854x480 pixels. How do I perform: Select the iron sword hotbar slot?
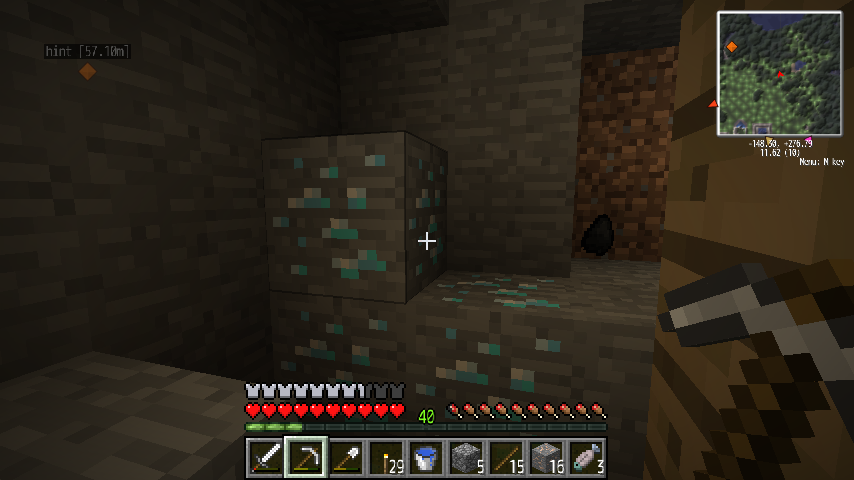point(265,459)
